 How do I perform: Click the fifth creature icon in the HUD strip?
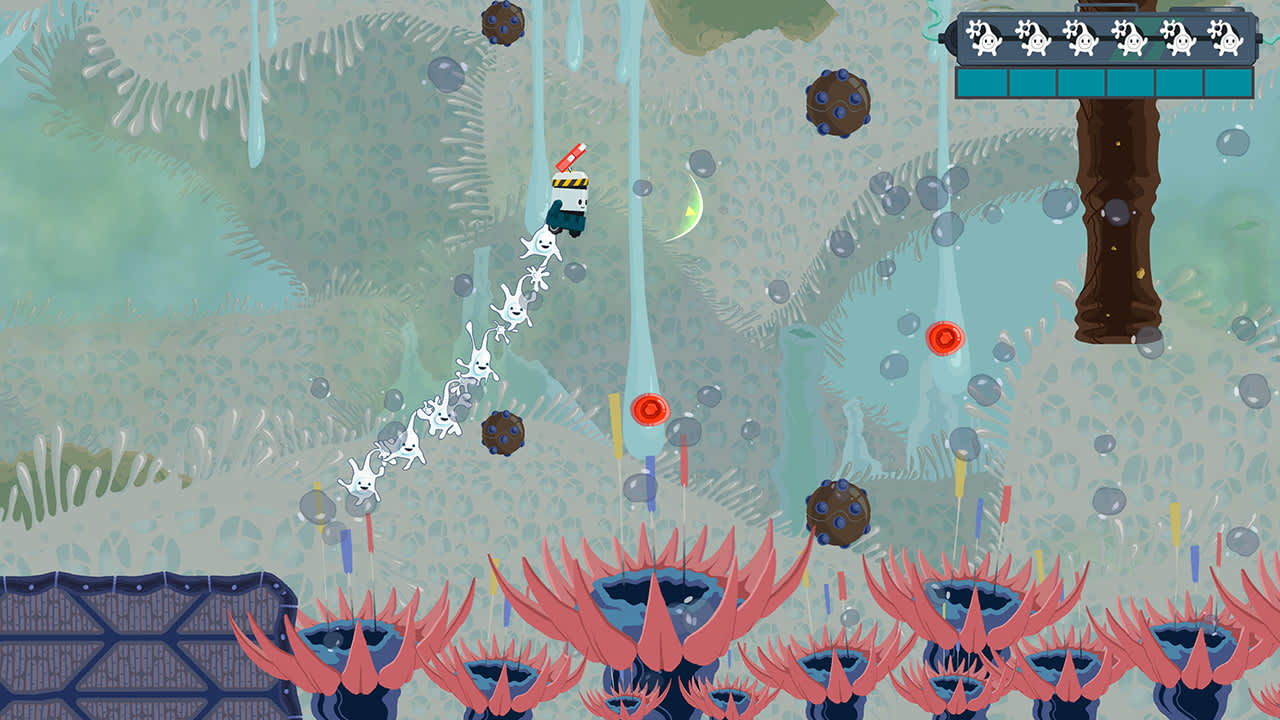coord(1179,38)
